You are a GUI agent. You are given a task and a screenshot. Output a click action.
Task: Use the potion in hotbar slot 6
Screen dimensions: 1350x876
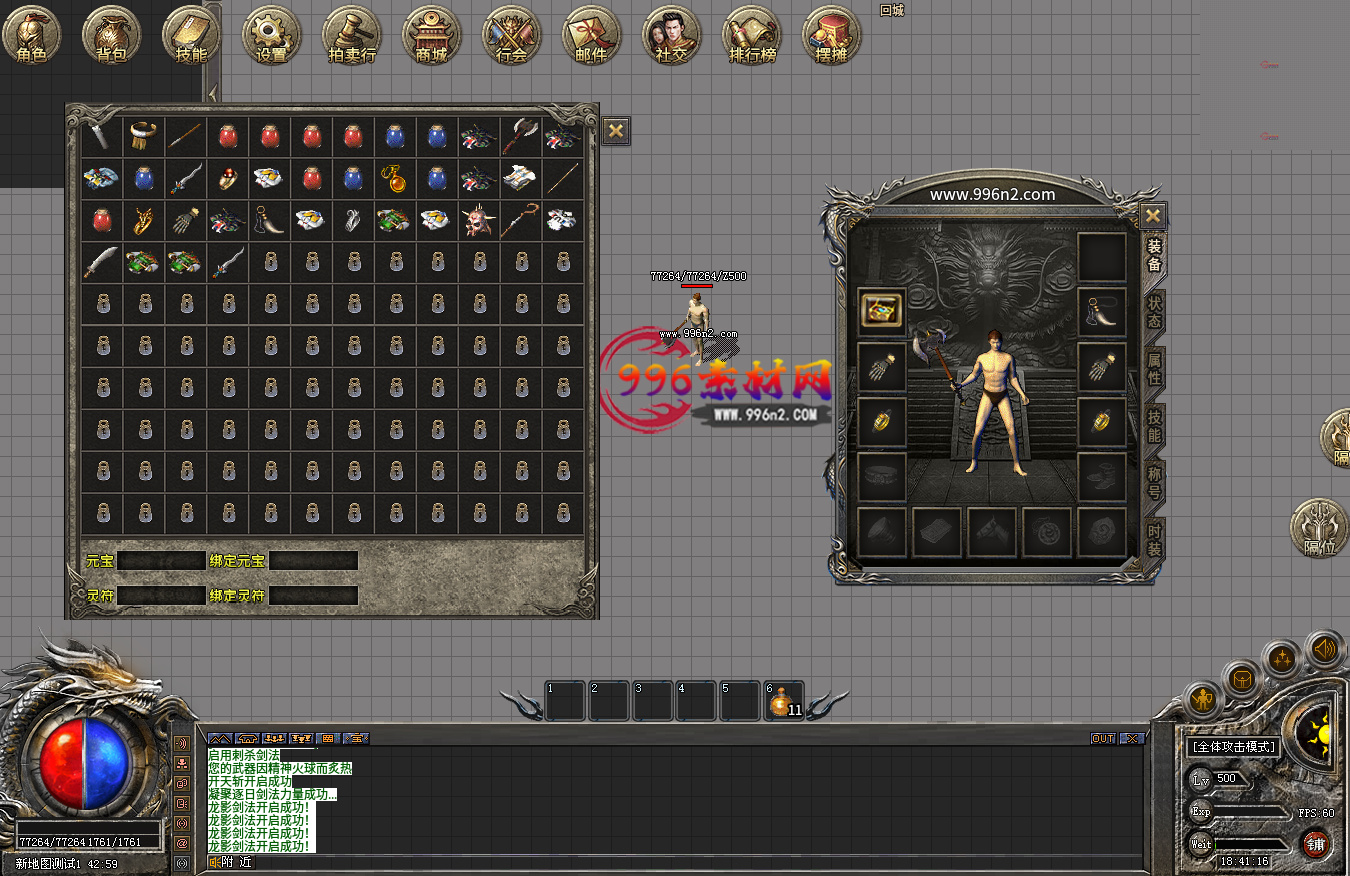tap(783, 702)
